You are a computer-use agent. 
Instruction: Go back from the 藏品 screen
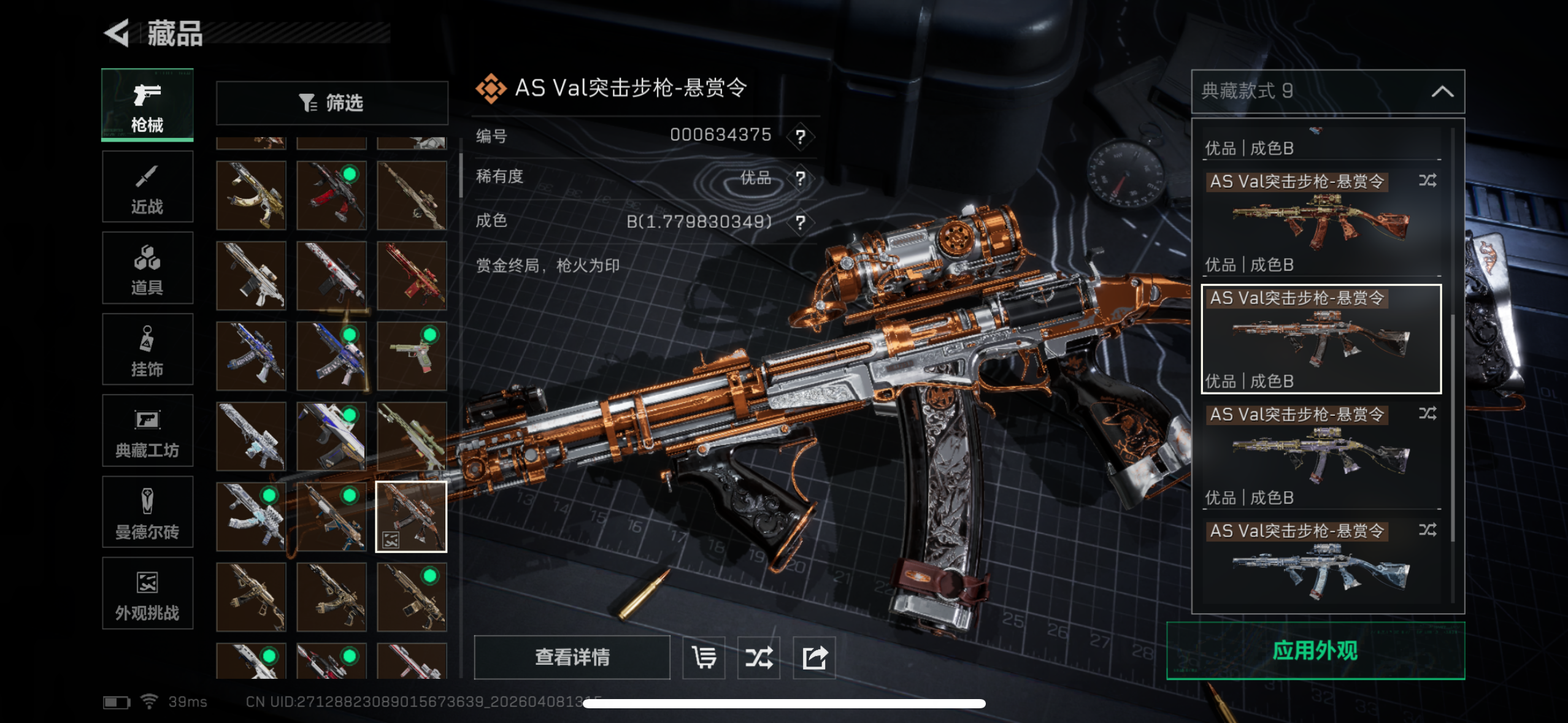(x=118, y=33)
